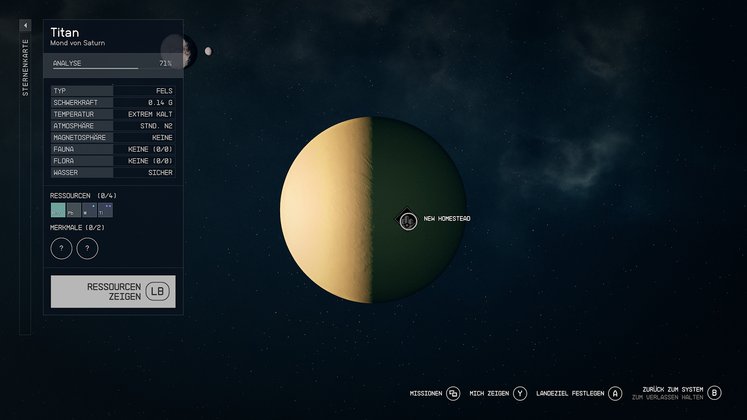Show resources with the Ressourcen Zeigen button

(x=113, y=291)
